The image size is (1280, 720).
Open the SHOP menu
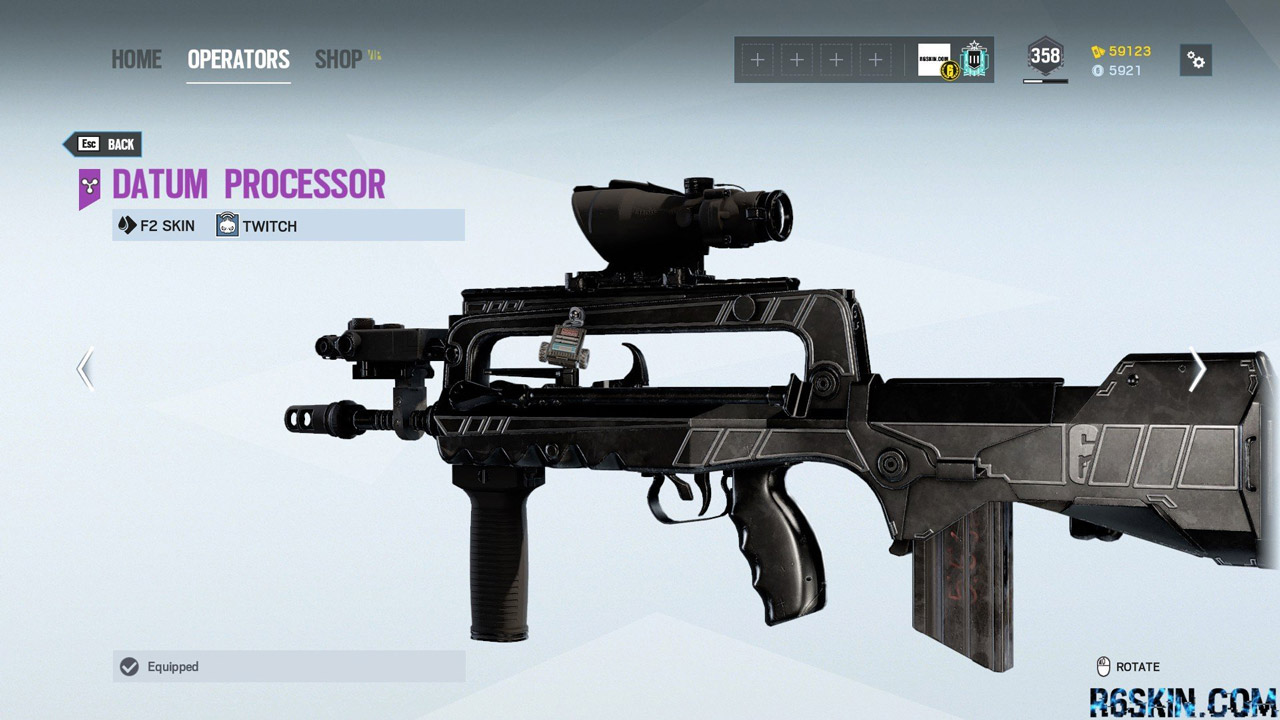338,60
